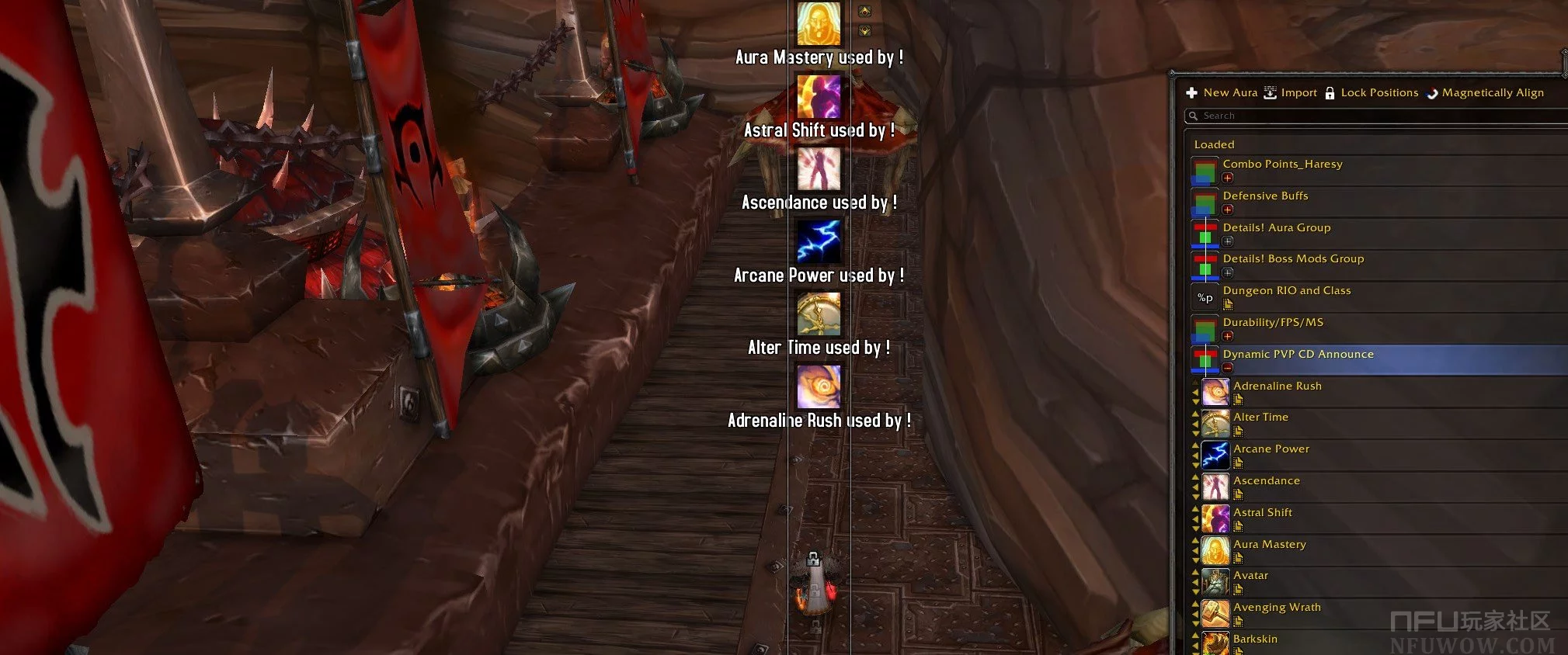Select the Adrenaline Rush aura row
The height and width of the screenshot is (655, 1568).
tap(1277, 386)
